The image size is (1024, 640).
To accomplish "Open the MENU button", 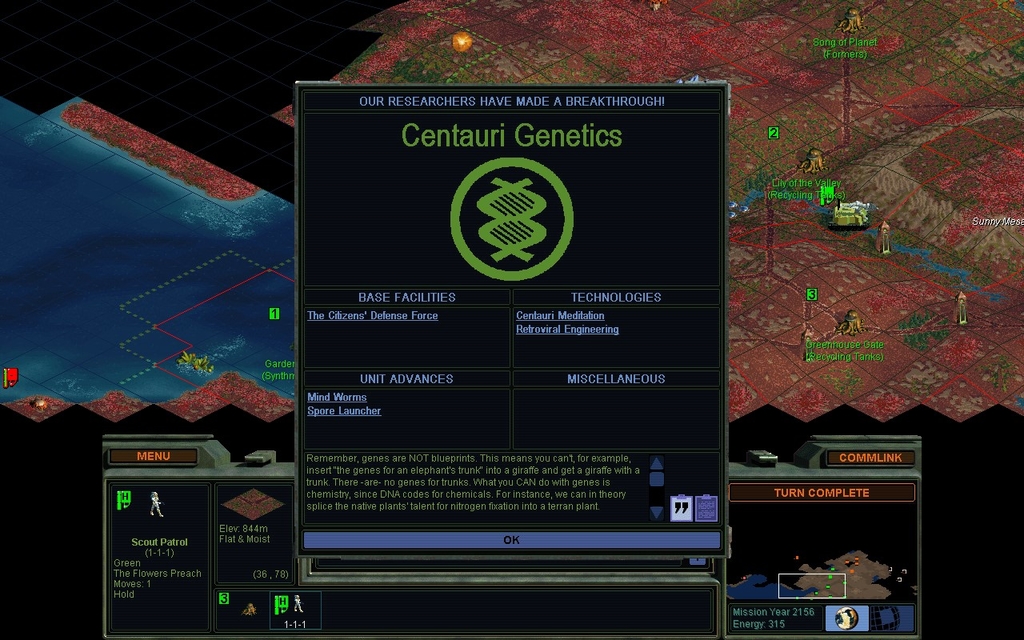I will (x=153, y=456).
